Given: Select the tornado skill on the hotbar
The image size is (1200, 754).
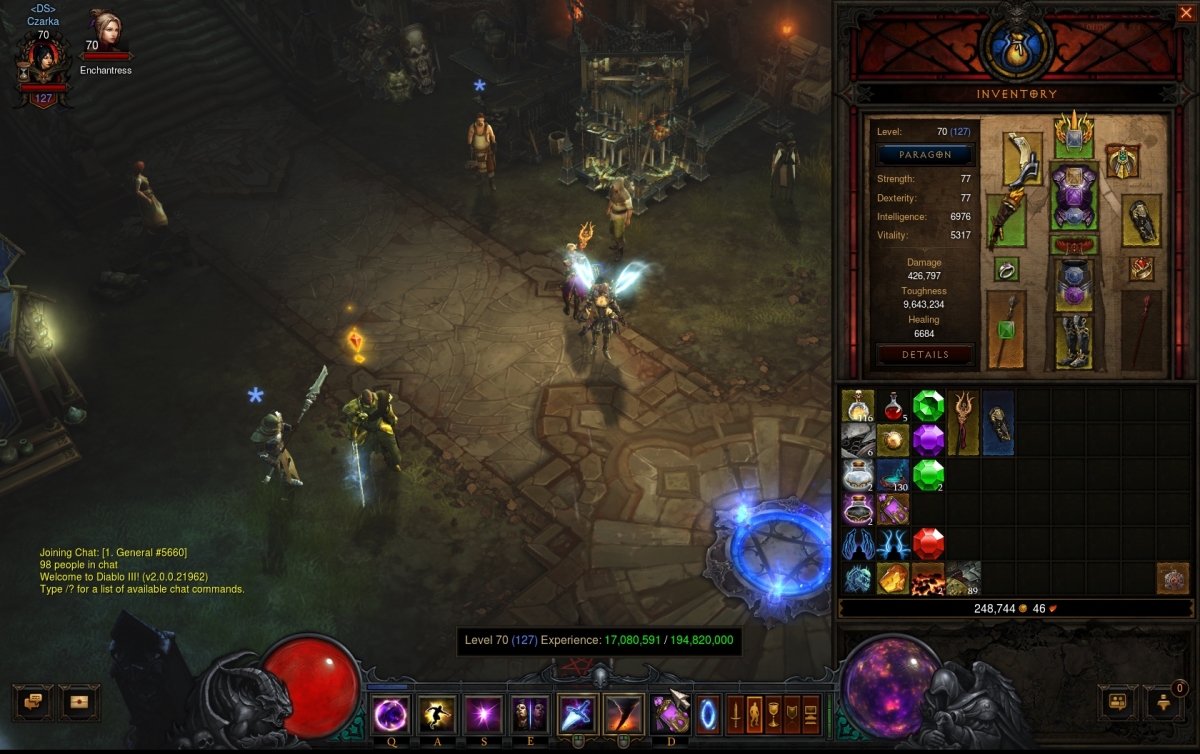Looking at the screenshot, I should point(623,716).
